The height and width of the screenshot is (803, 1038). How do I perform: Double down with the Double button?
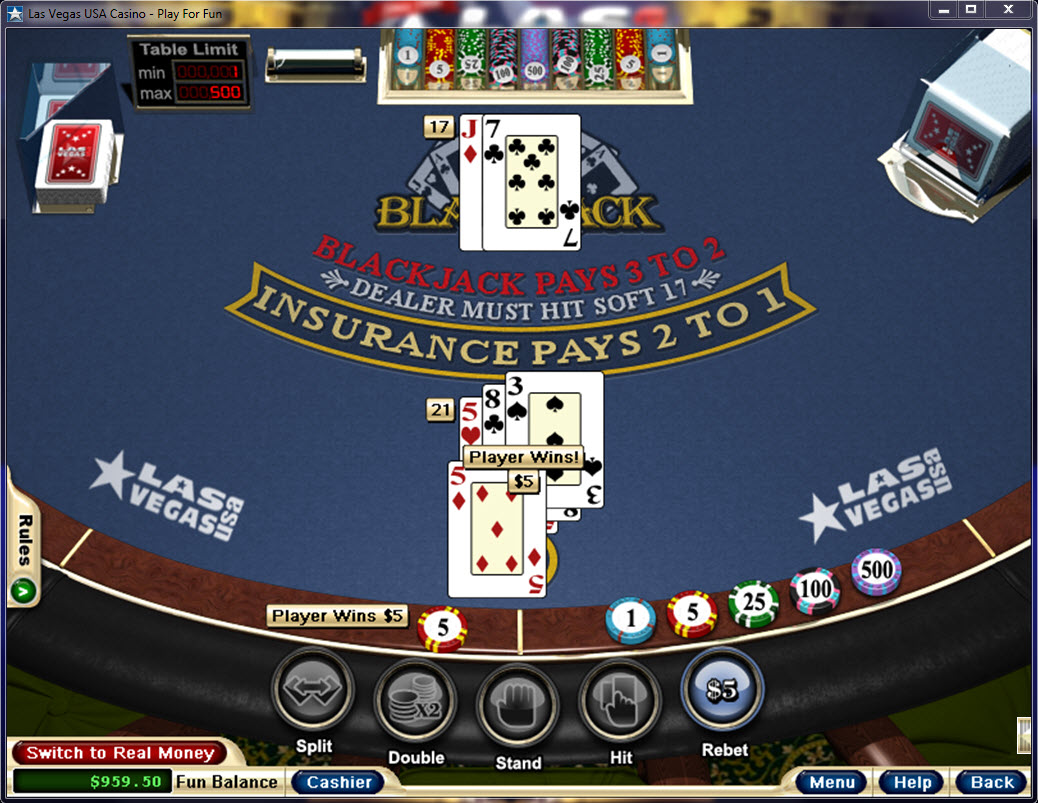[415, 699]
